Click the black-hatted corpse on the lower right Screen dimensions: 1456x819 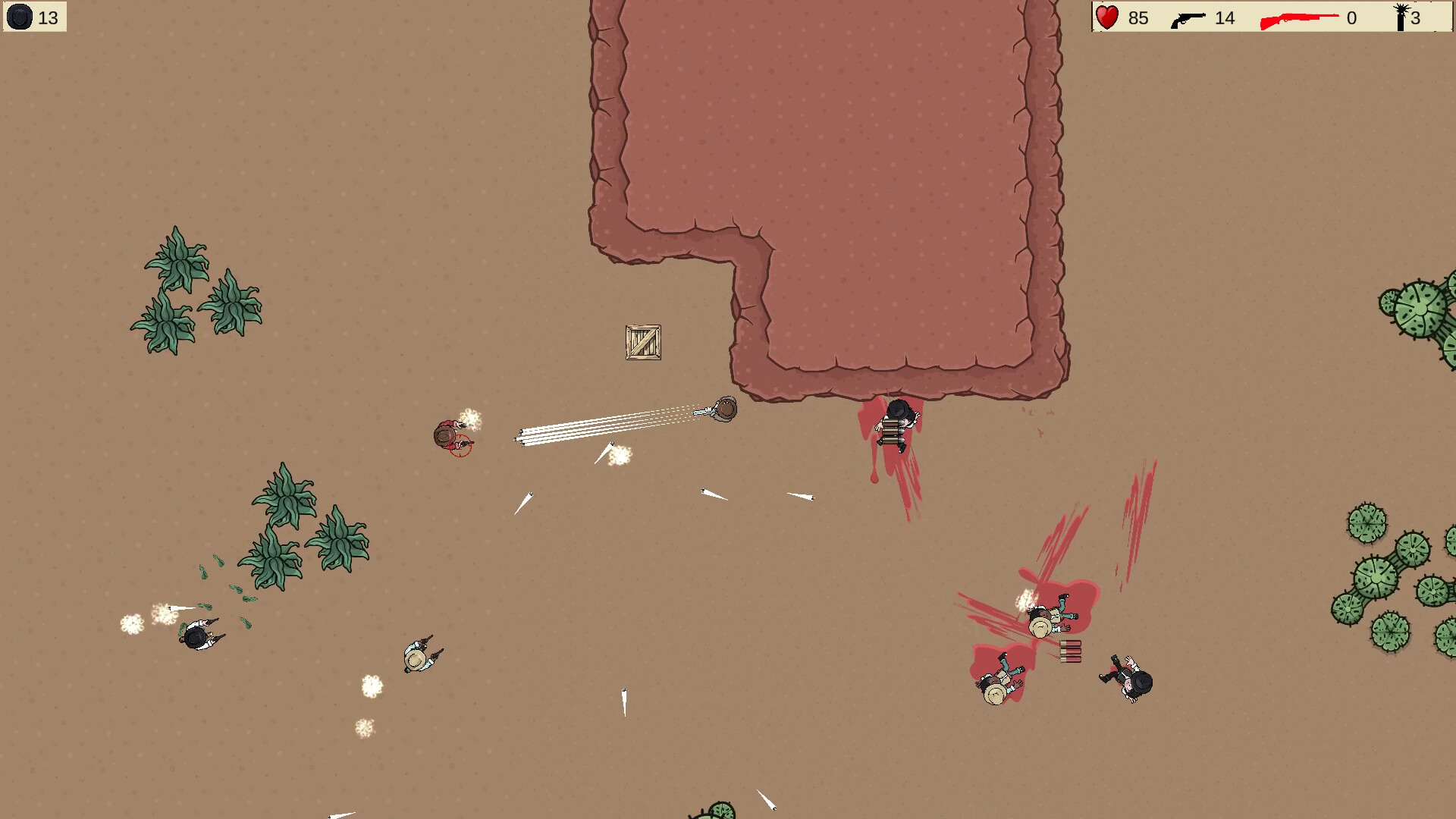pyautogui.click(x=1125, y=680)
